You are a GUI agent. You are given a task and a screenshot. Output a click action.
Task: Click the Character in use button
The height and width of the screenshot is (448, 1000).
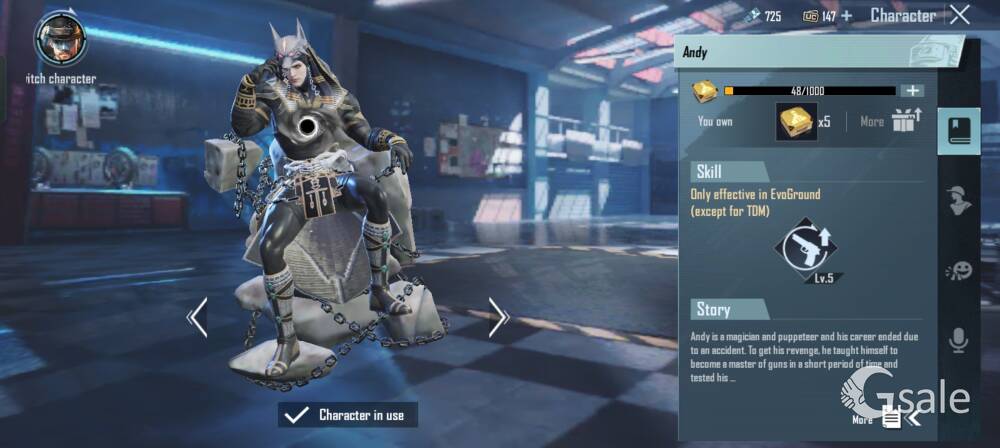tap(348, 414)
